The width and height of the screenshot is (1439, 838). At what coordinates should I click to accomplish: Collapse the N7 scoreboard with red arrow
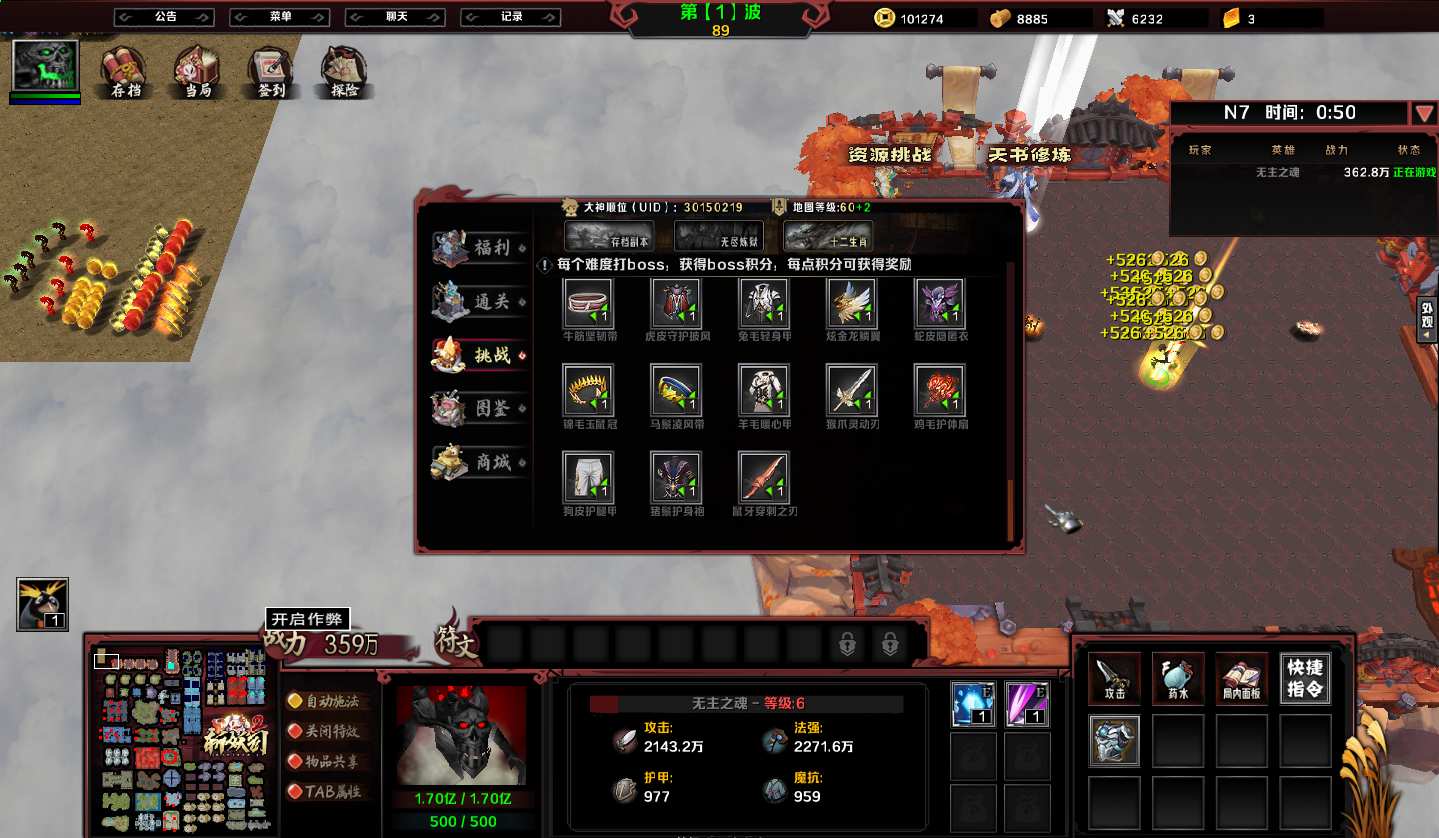[1424, 113]
